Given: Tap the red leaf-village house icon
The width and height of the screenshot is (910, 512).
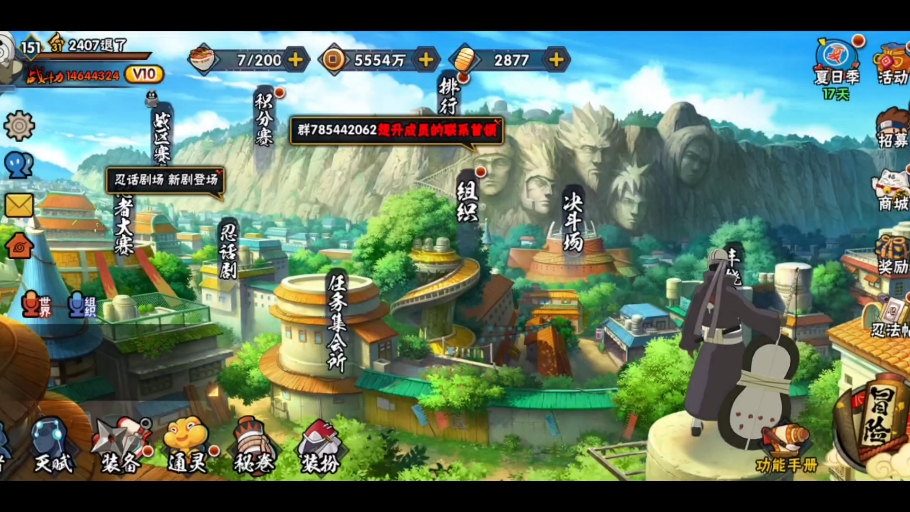Looking at the screenshot, I should click(19, 244).
